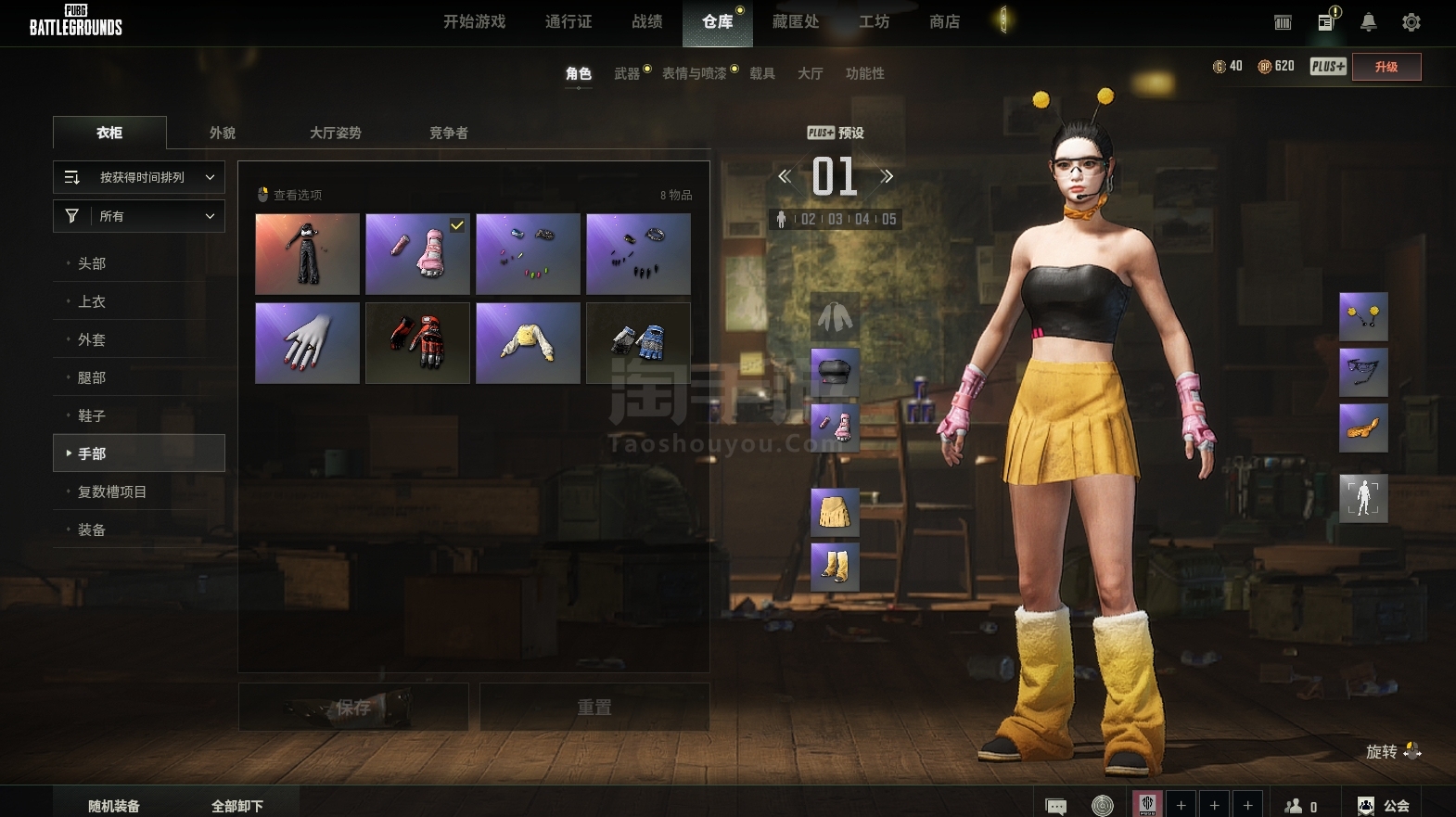Screen dimensions: 1456x817
Task: Choose the 鞋子 shoes category
Action: (92, 415)
